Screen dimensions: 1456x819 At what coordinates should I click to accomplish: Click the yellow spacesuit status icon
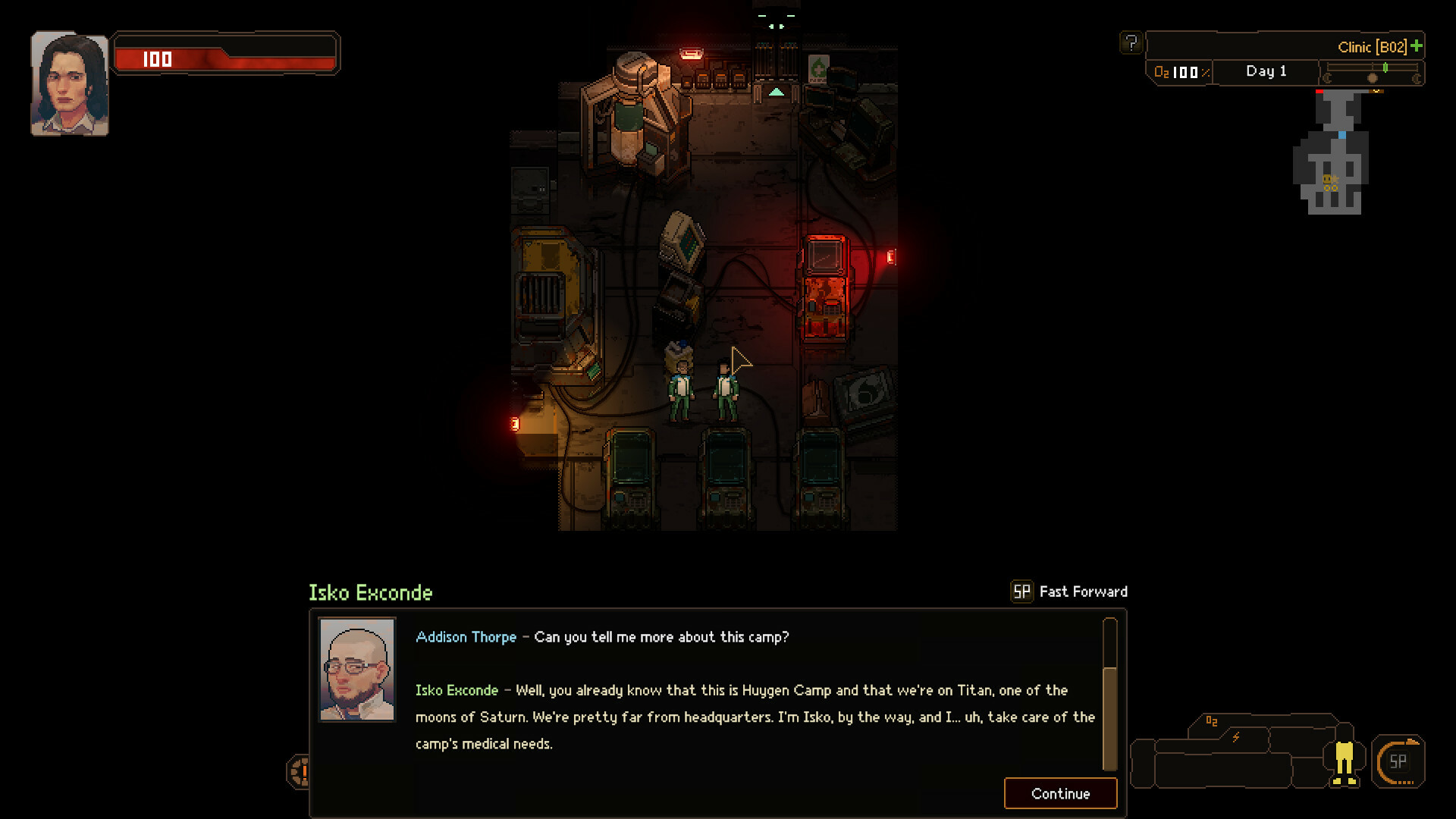(x=1344, y=763)
